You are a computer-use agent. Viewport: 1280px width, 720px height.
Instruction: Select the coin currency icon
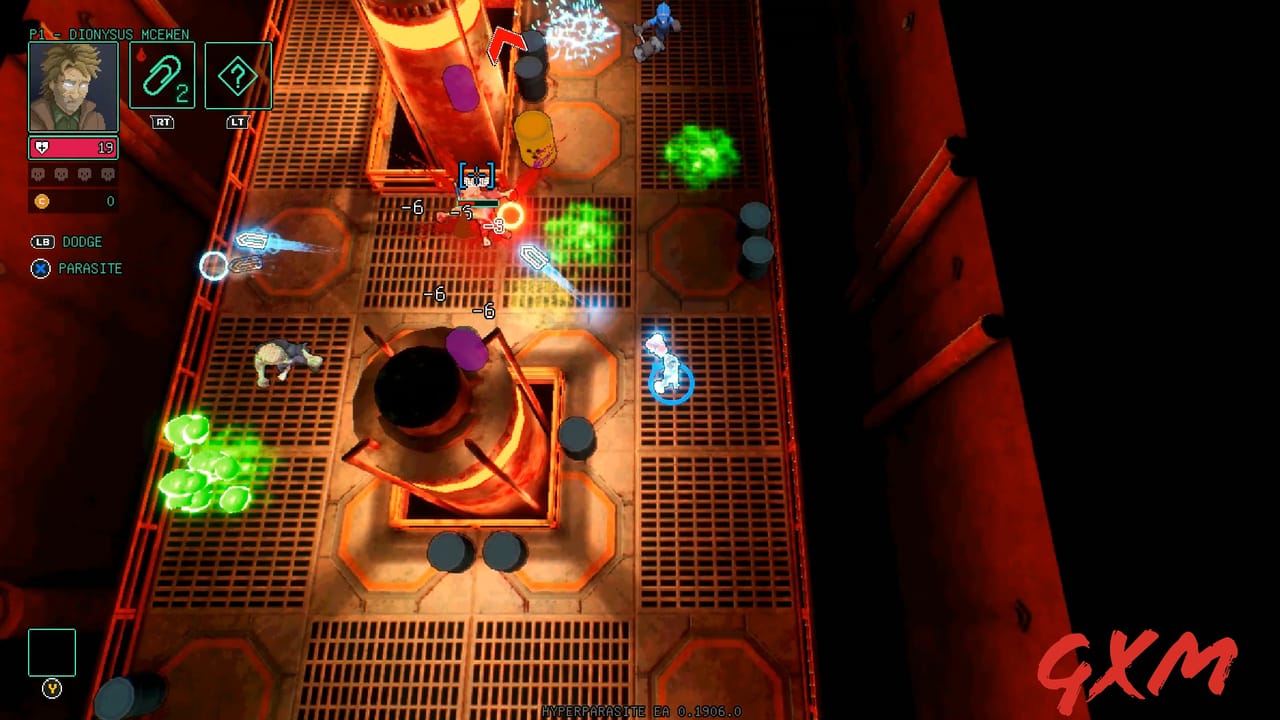tap(41, 201)
